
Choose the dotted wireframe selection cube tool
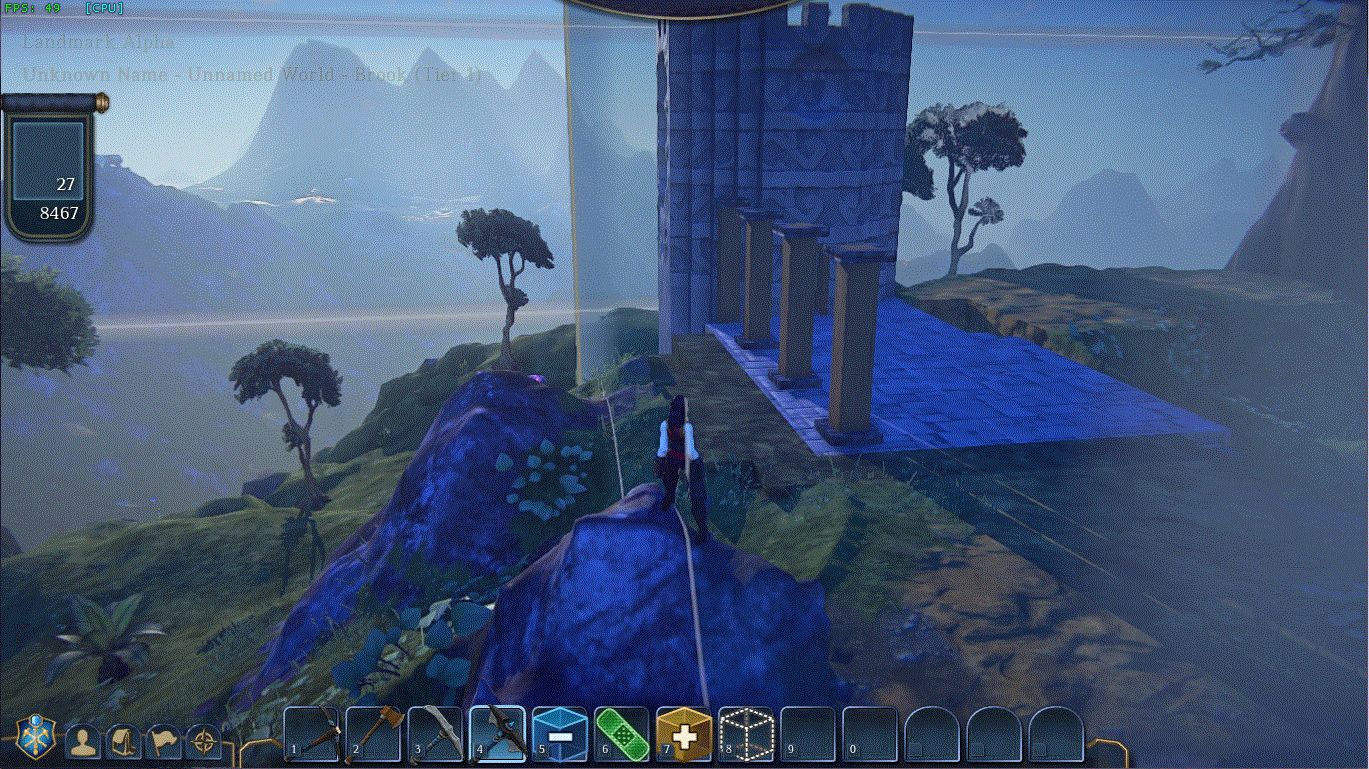click(x=746, y=735)
